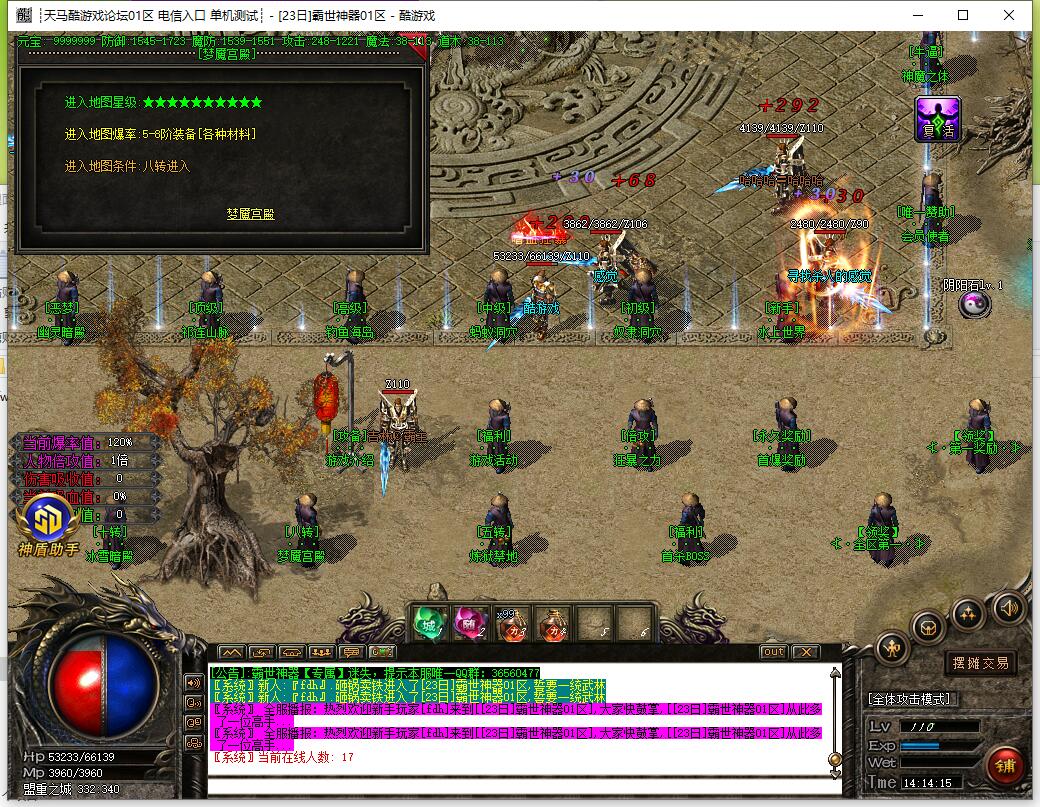Screen dimensions: 1040x807
Task: Click the round three-star skills button
Action: coord(968,612)
